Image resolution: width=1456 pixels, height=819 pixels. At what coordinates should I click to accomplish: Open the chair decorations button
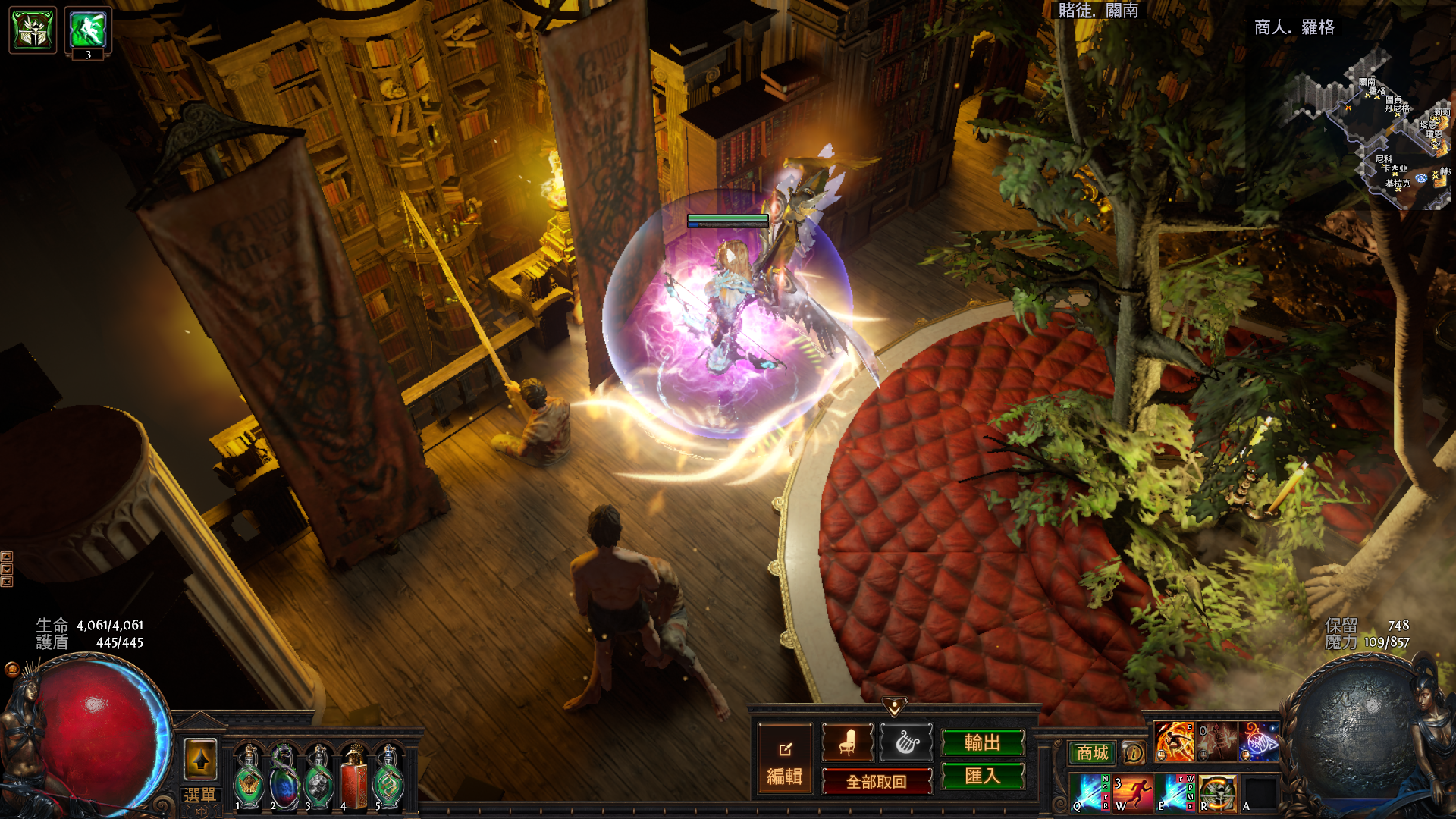pos(847,742)
